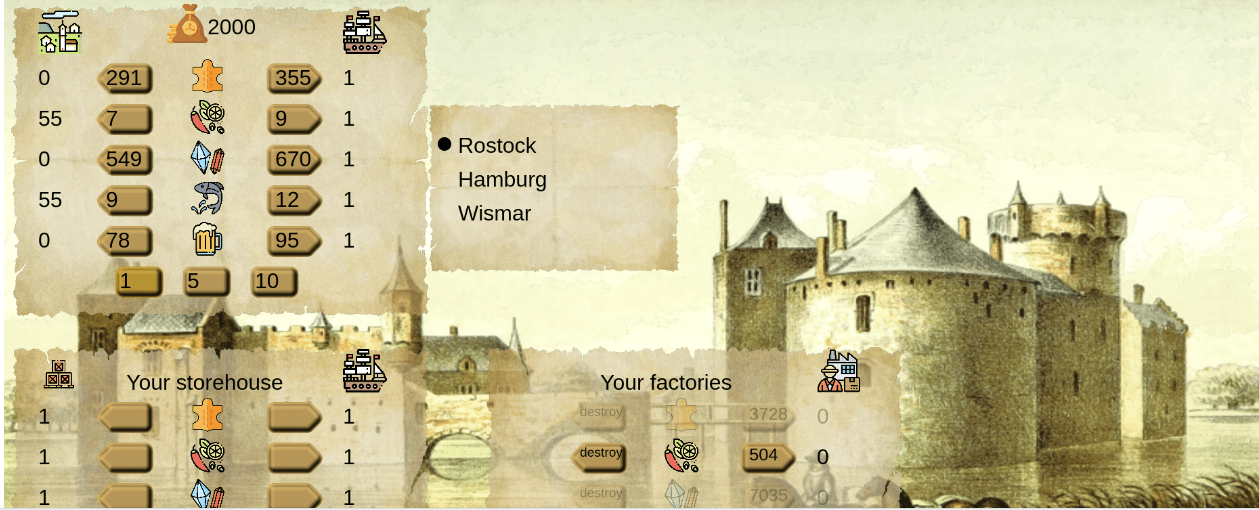The width and height of the screenshot is (1259, 510).
Task: Set trade quantity to 5
Action: coord(206,282)
